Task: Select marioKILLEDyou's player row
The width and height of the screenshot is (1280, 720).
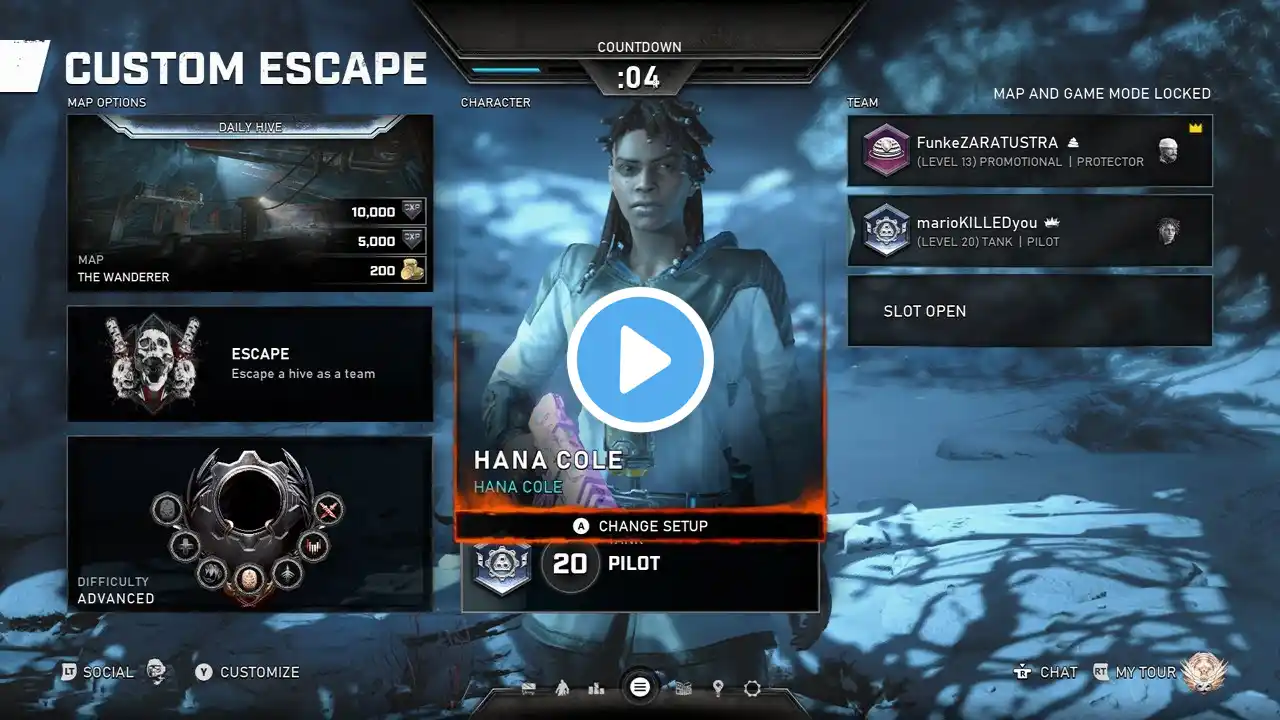Action: (1030, 231)
